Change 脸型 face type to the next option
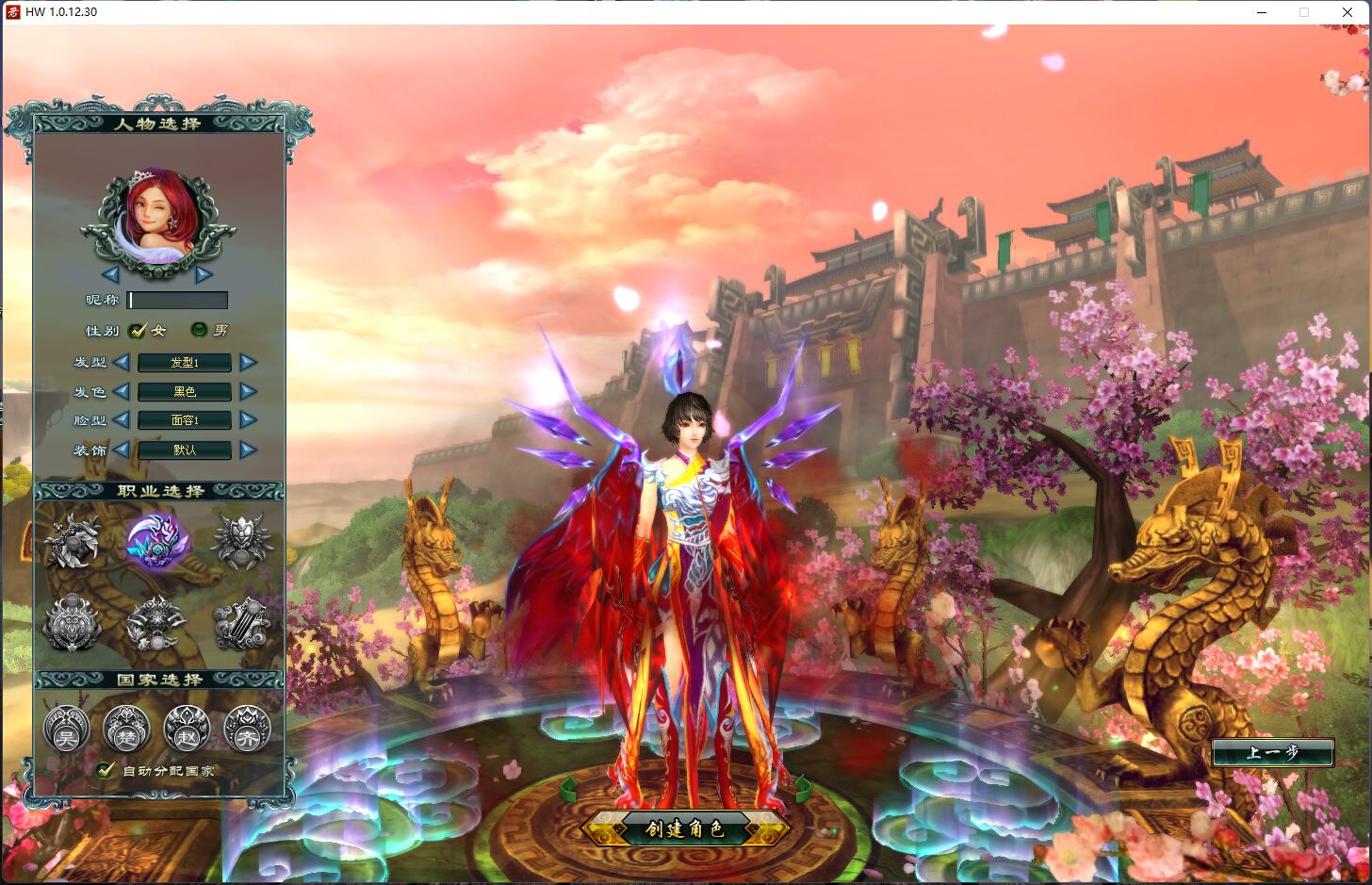Screen dimensions: 1372x885 click(x=248, y=420)
